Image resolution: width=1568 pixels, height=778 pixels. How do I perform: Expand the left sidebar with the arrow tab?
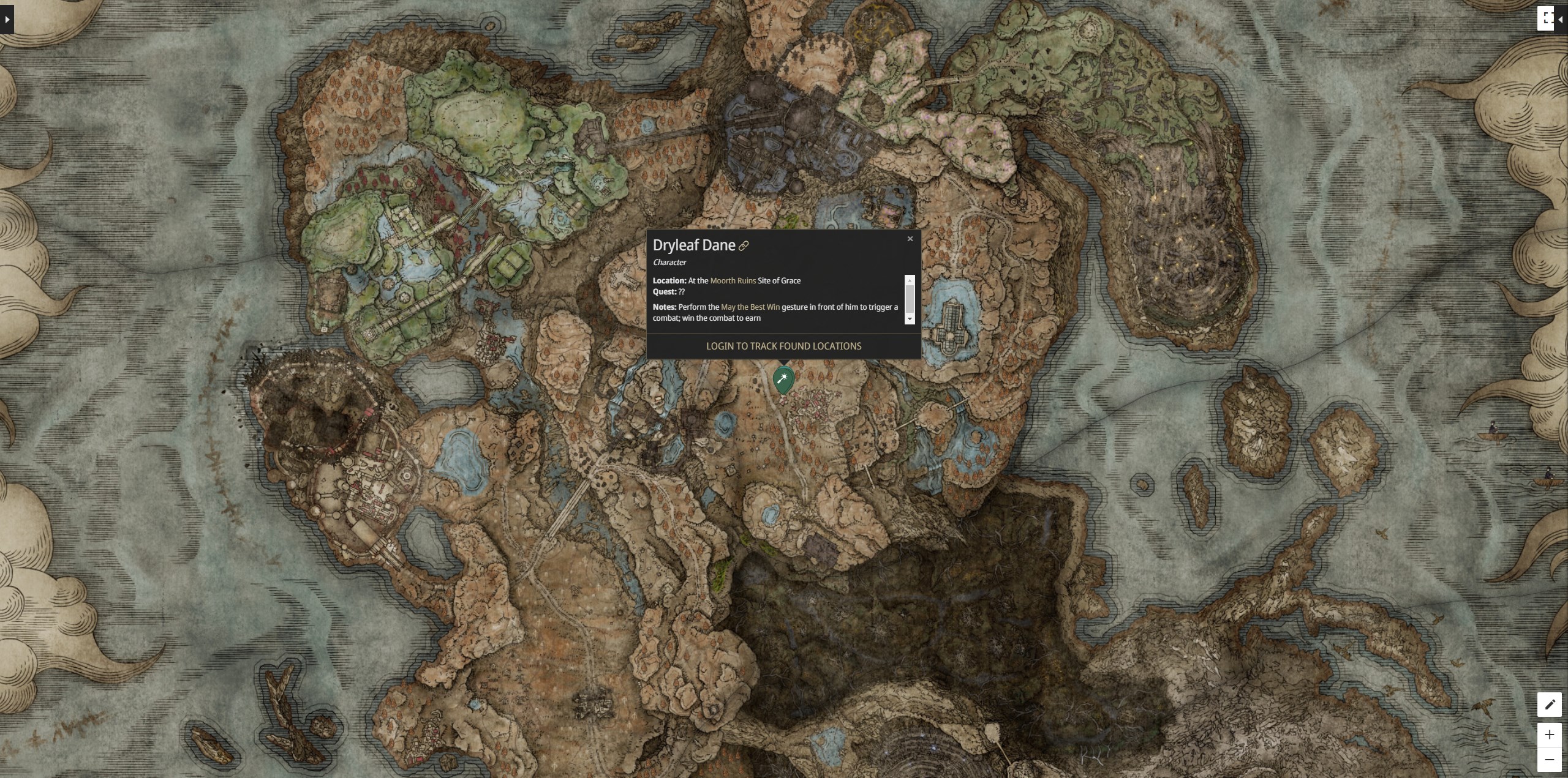tap(6, 19)
